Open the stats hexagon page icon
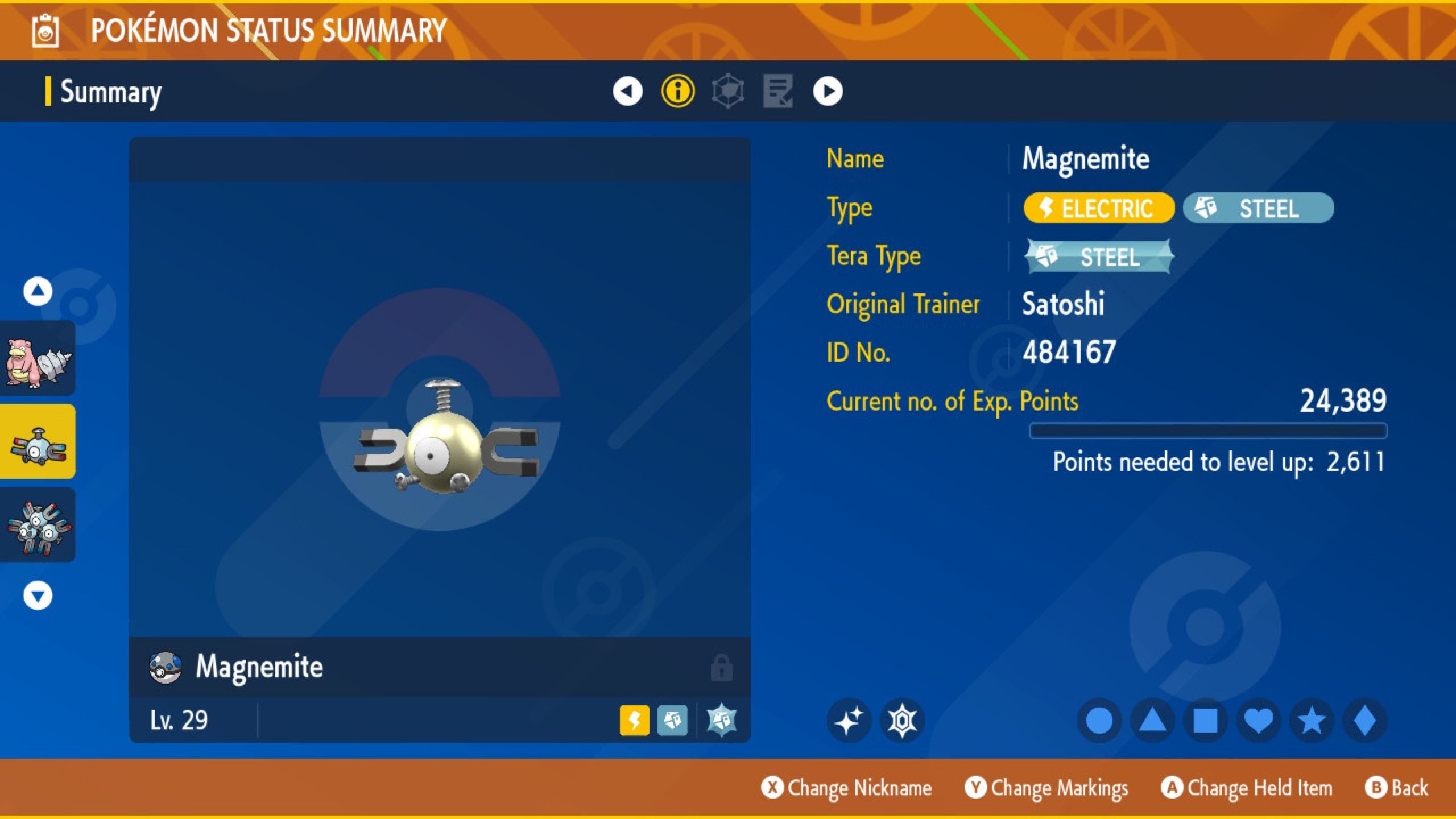The image size is (1456, 819). point(728,91)
